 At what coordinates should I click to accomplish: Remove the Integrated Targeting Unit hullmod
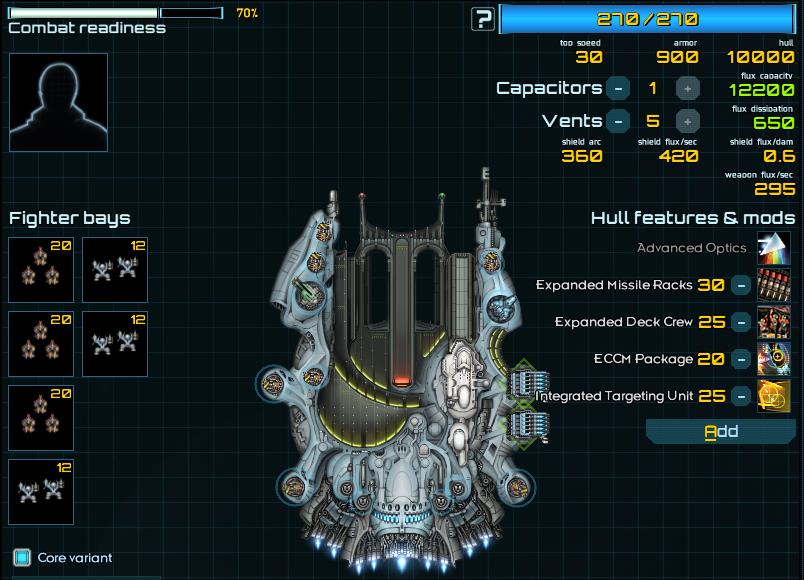741,396
